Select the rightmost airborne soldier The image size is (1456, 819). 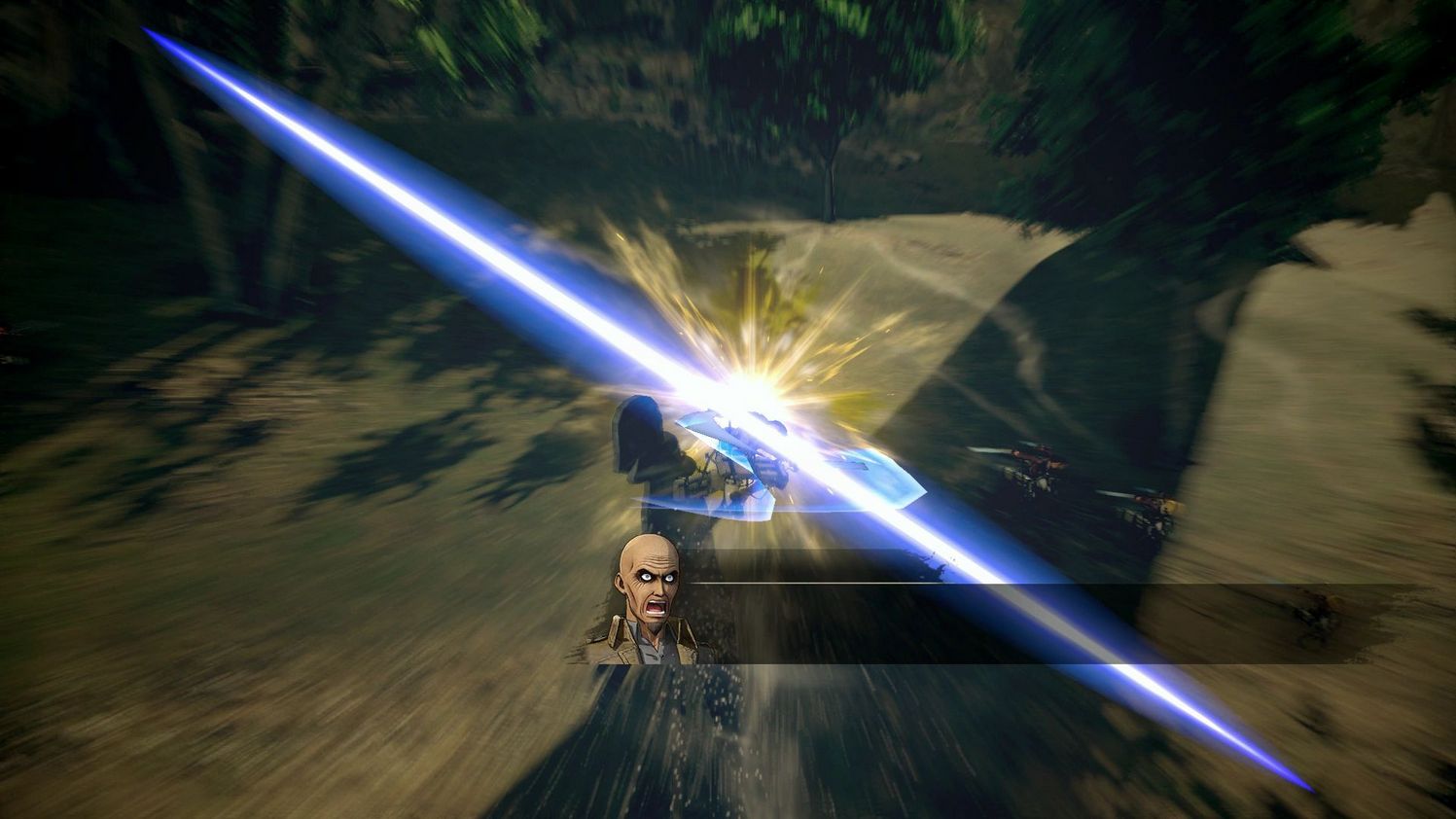pos(1153,506)
